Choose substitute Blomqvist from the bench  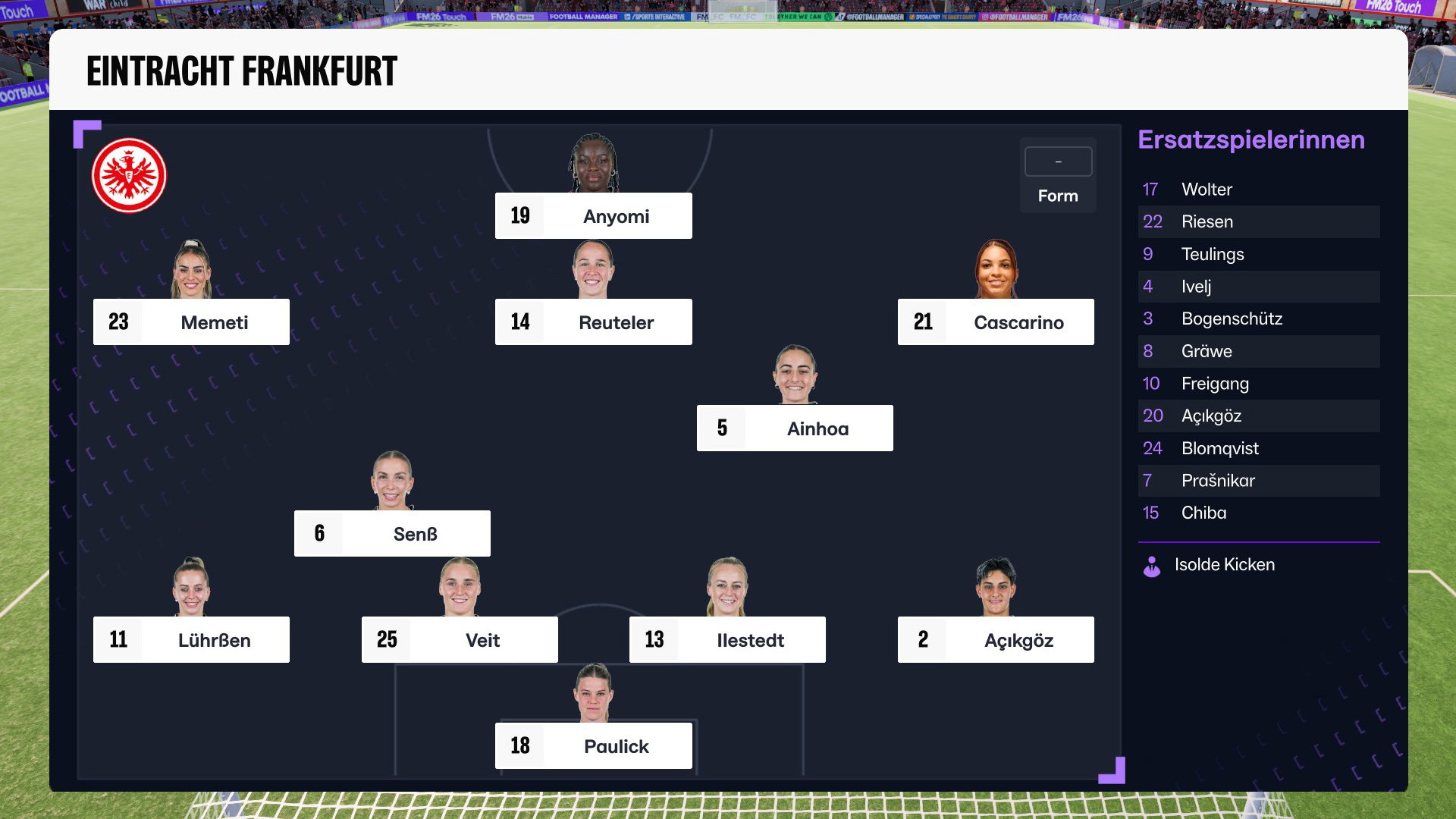click(x=1258, y=448)
